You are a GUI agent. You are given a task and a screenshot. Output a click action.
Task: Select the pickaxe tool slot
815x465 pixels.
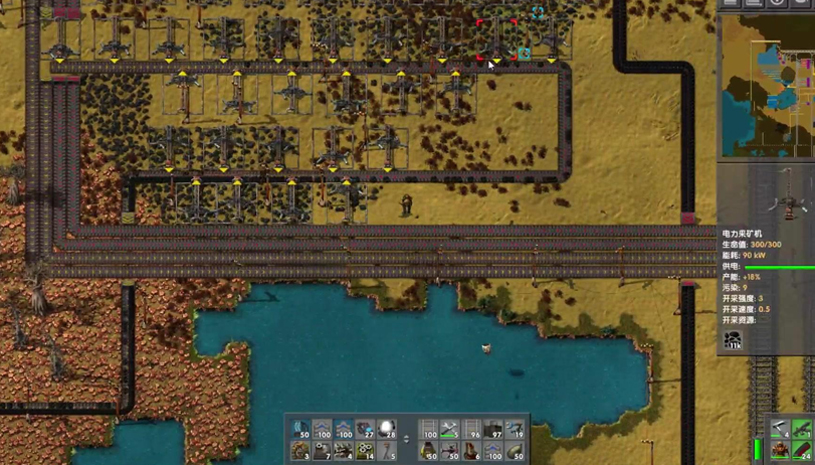(x=779, y=429)
